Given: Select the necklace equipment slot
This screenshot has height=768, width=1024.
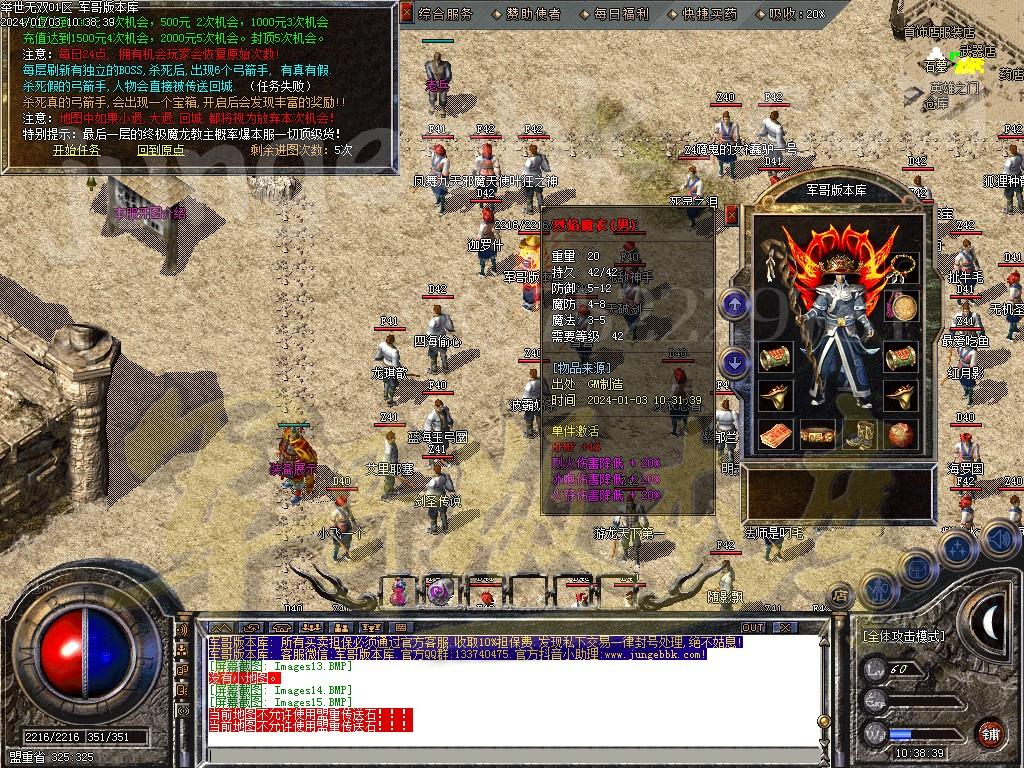Looking at the screenshot, I should coord(904,267).
